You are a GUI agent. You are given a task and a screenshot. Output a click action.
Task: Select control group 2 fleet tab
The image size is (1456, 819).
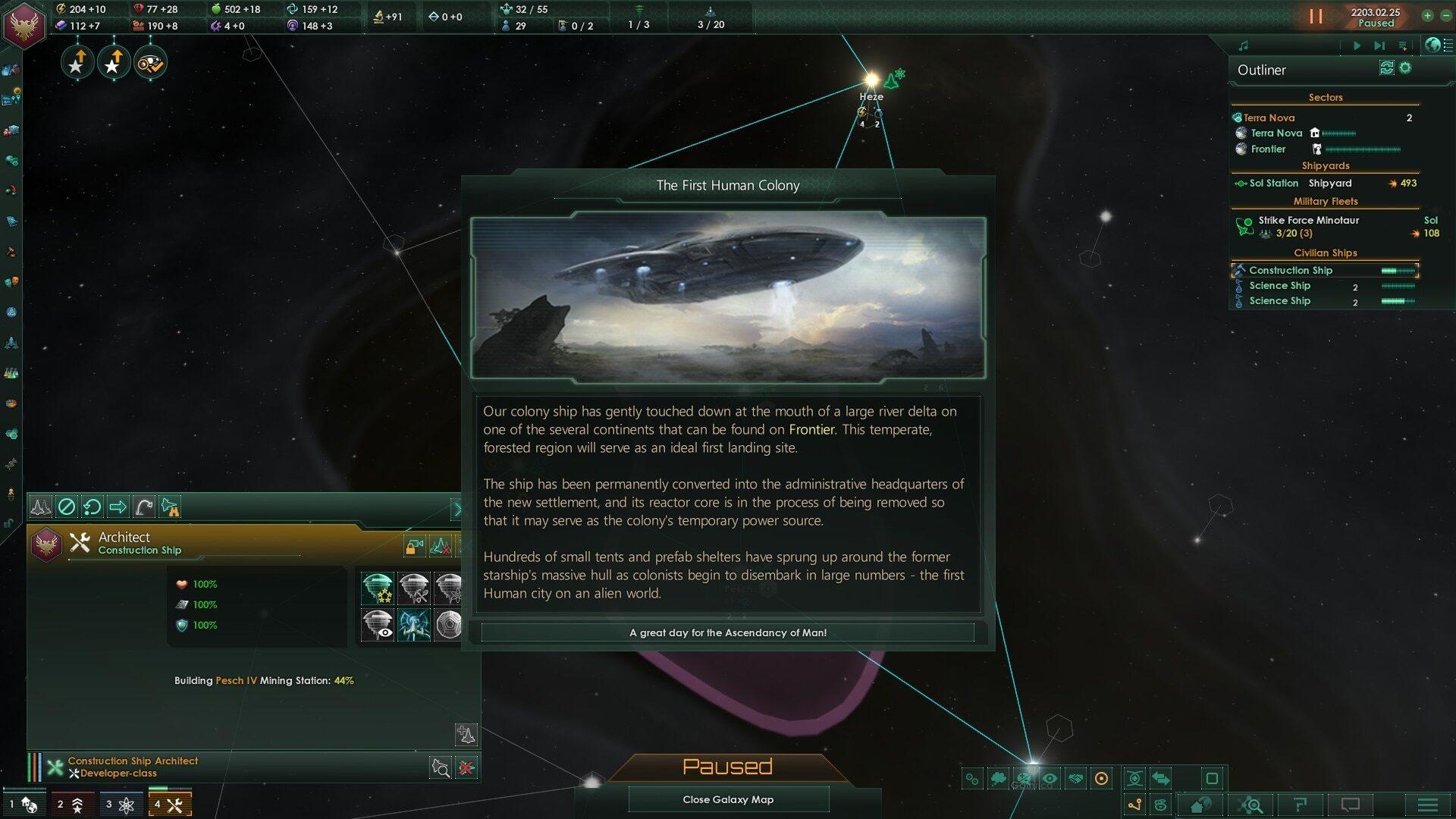(71, 805)
